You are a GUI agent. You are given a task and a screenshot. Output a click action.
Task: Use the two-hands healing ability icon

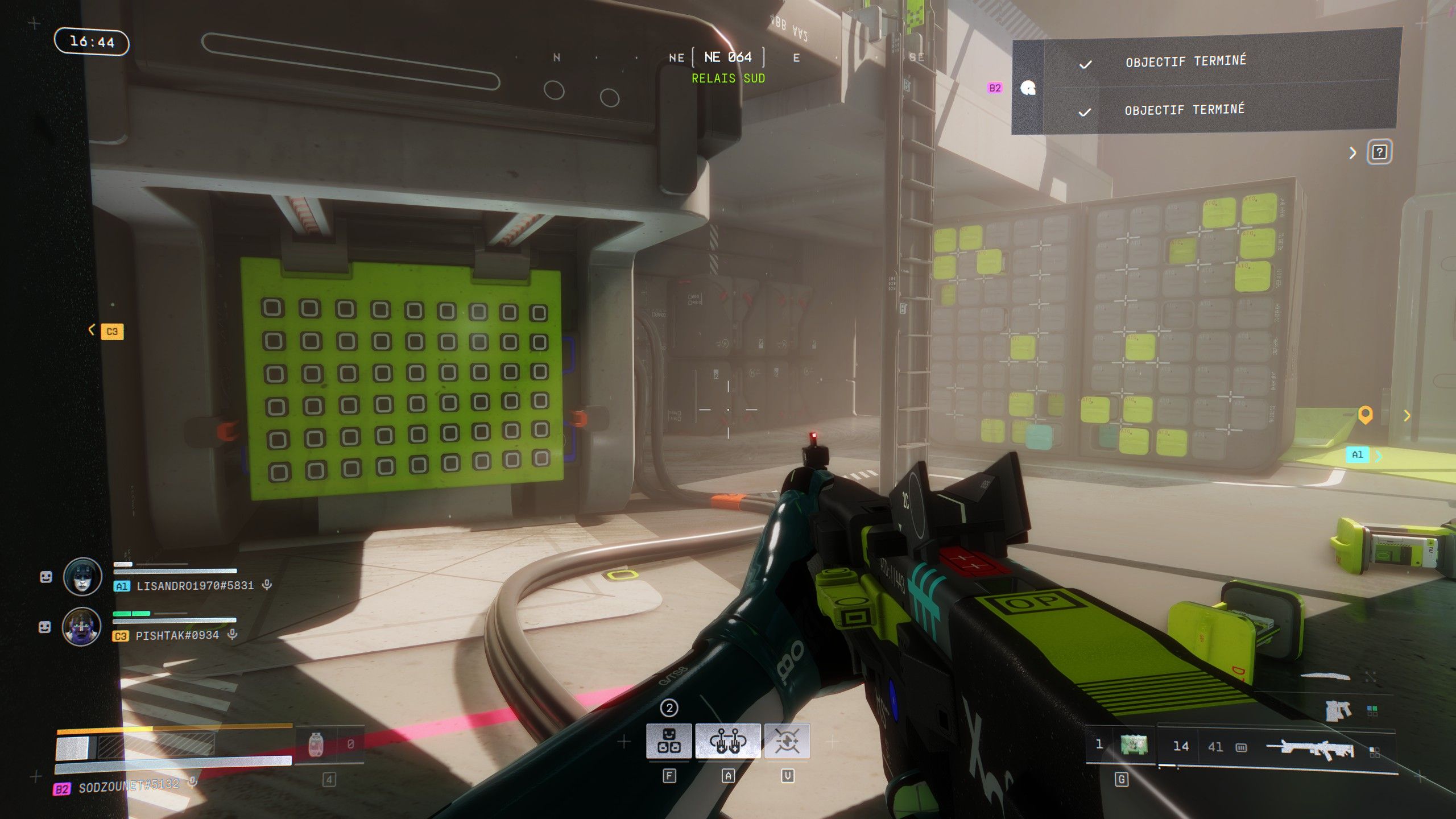pos(727,741)
